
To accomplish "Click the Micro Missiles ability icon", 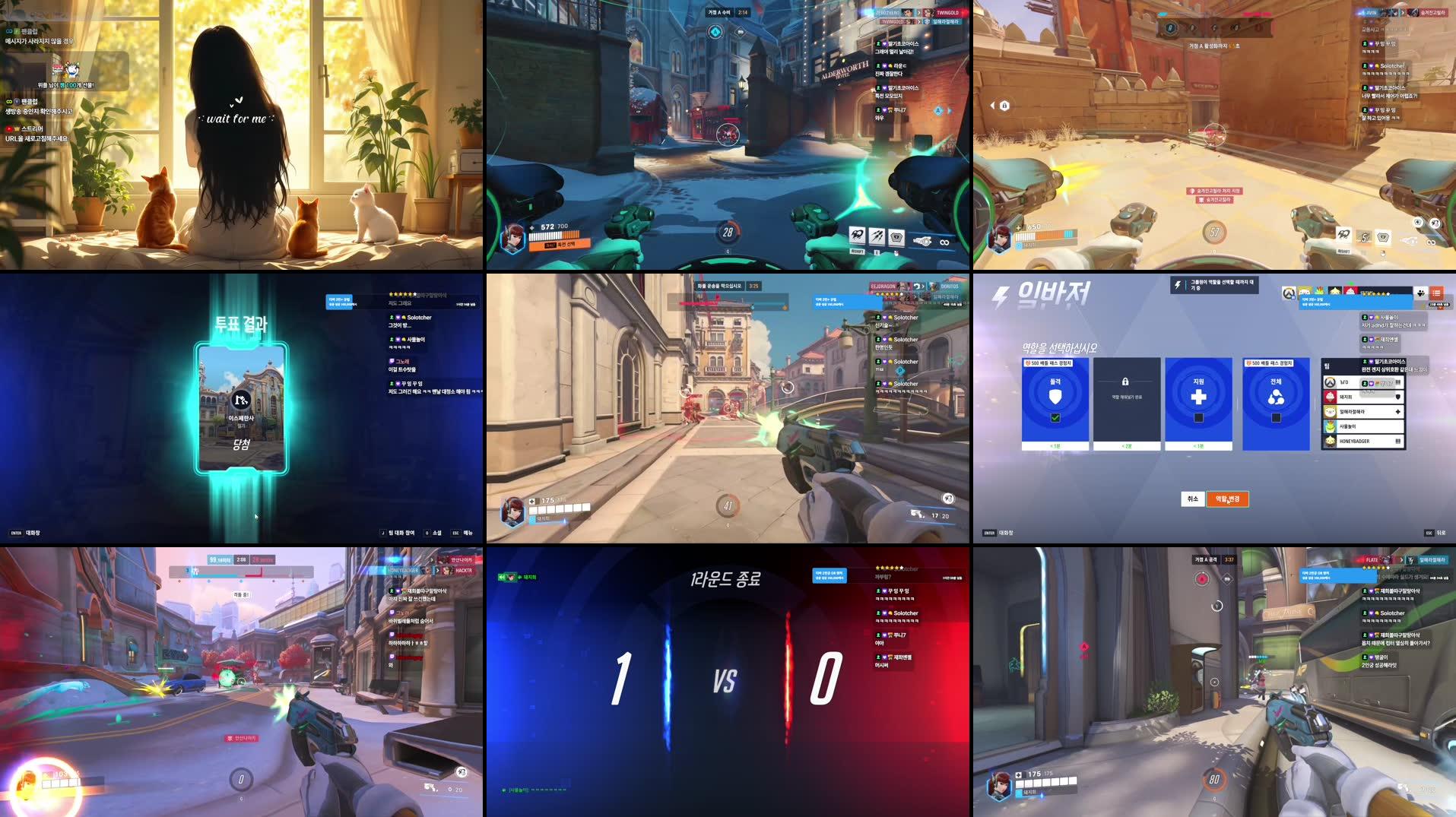I will [x=877, y=236].
